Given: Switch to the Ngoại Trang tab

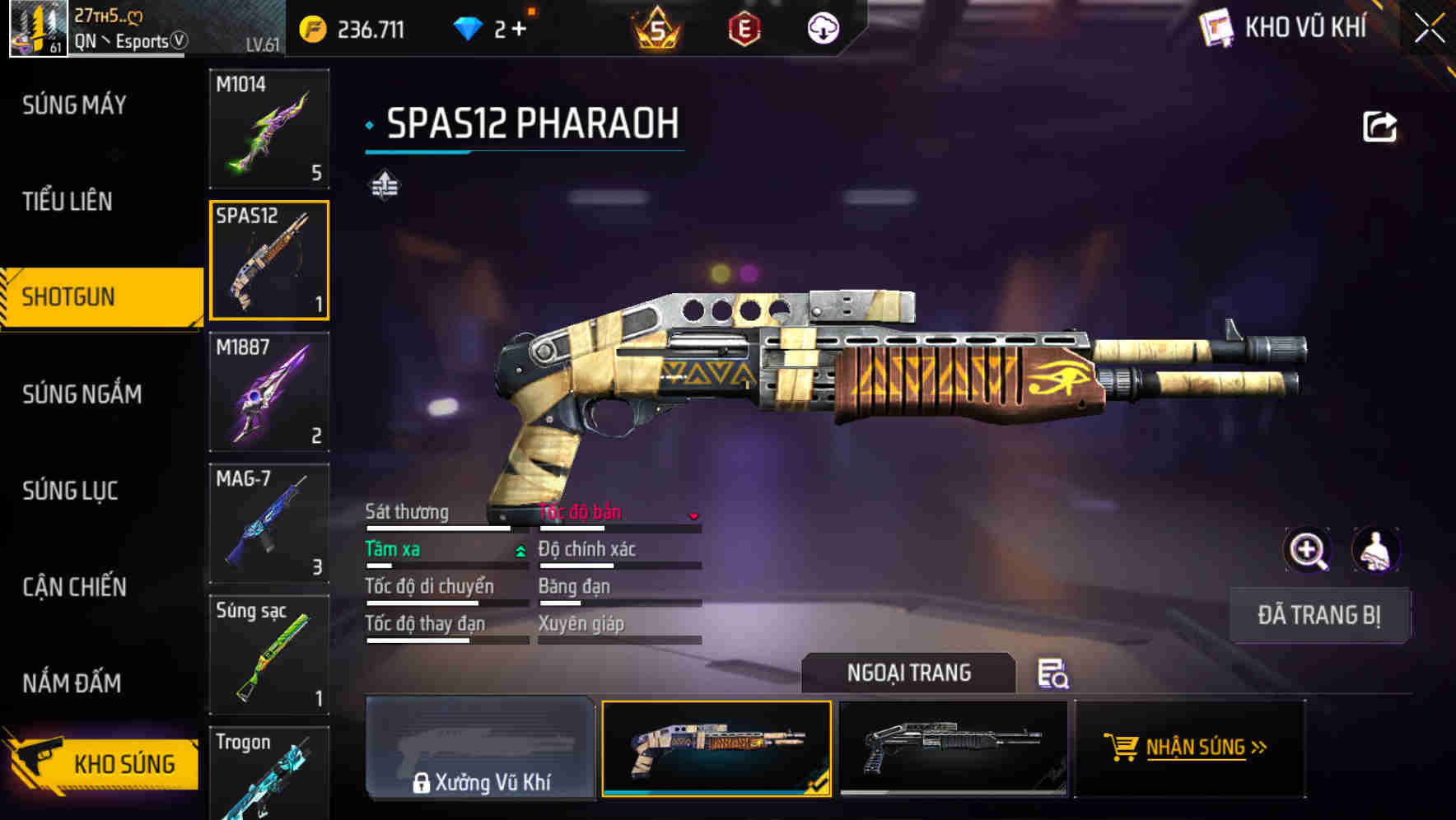Looking at the screenshot, I should (909, 673).
